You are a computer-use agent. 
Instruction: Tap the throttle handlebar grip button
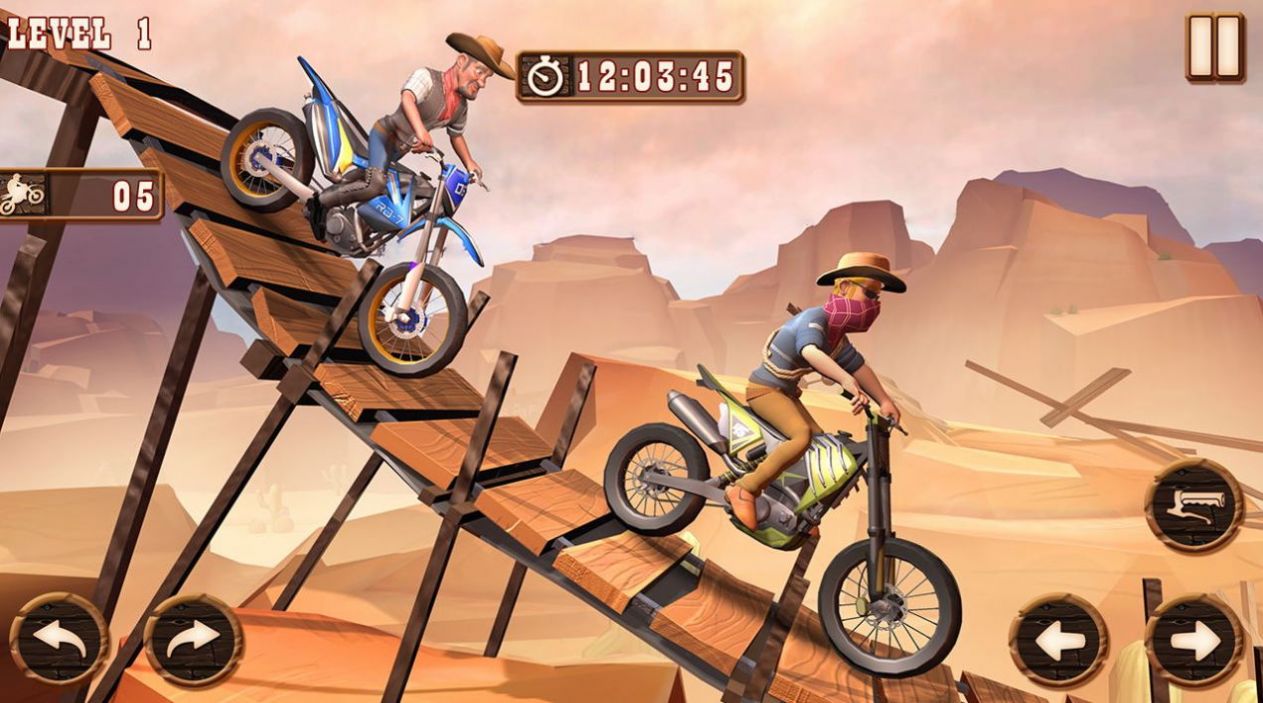tap(1194, 505)
